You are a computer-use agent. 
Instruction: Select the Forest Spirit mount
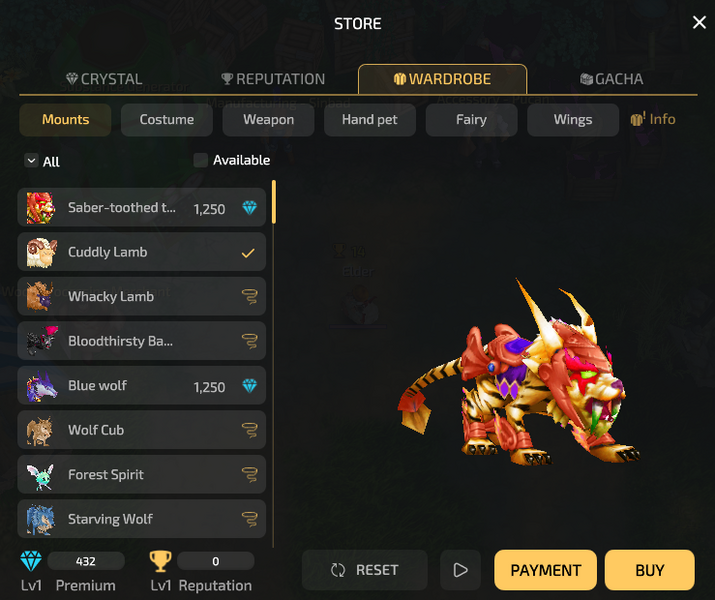142,475
